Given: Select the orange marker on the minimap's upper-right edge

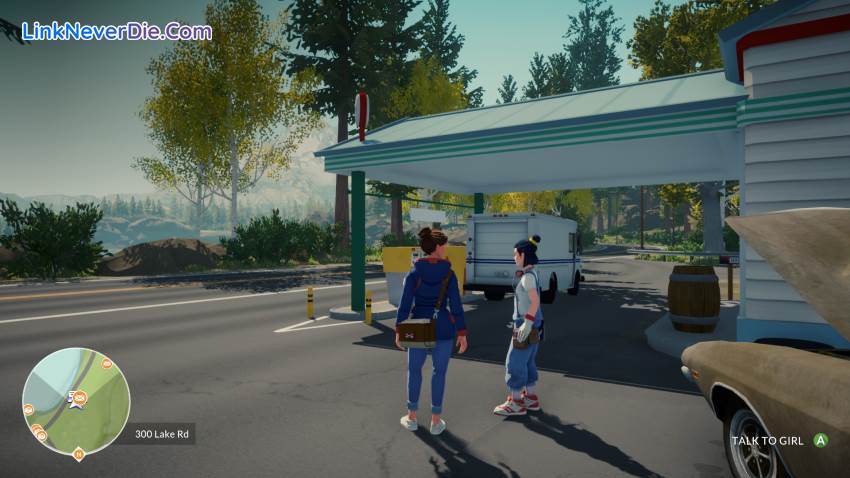Looking at the screenshot, I should (107, 364).
